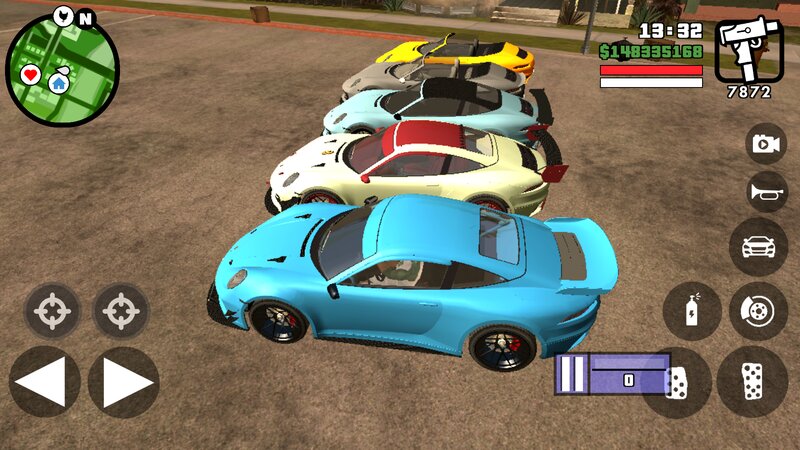The width and height of the screenshot is (800, 450).
Task: Tap the car icon button
Action: pos(758,246)
